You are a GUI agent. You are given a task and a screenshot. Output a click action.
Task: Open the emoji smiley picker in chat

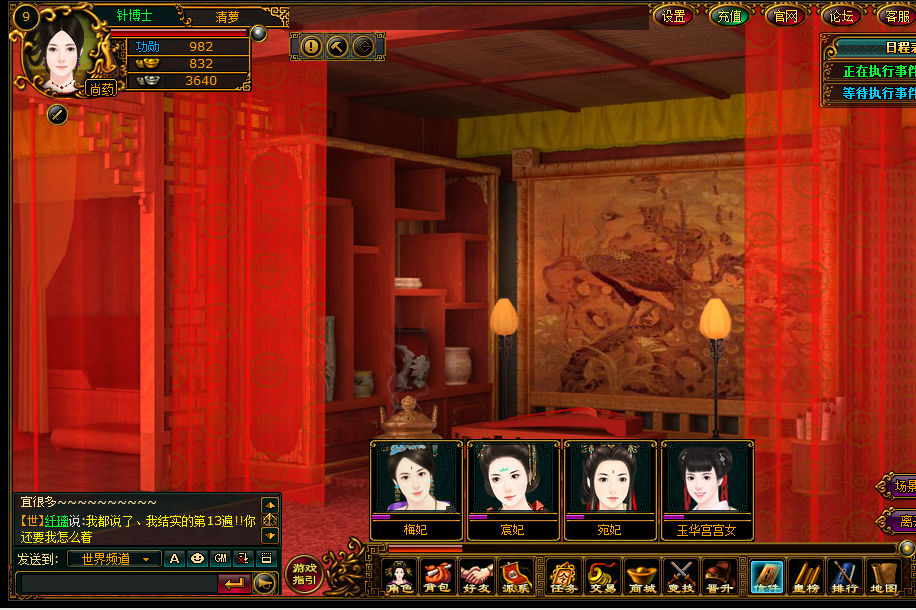point(197,559)
